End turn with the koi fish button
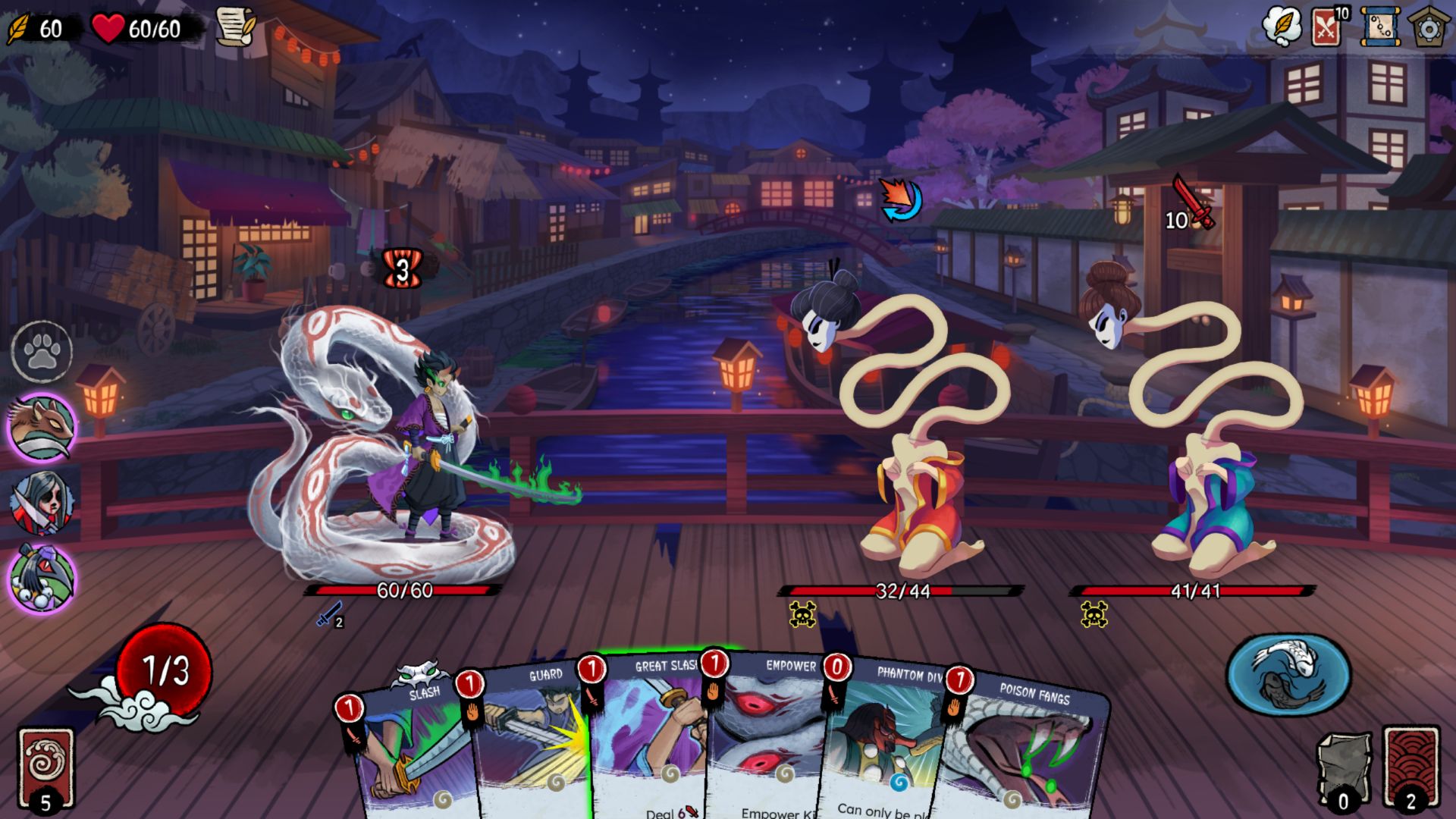The image size is (1456, 819). 1288,674
